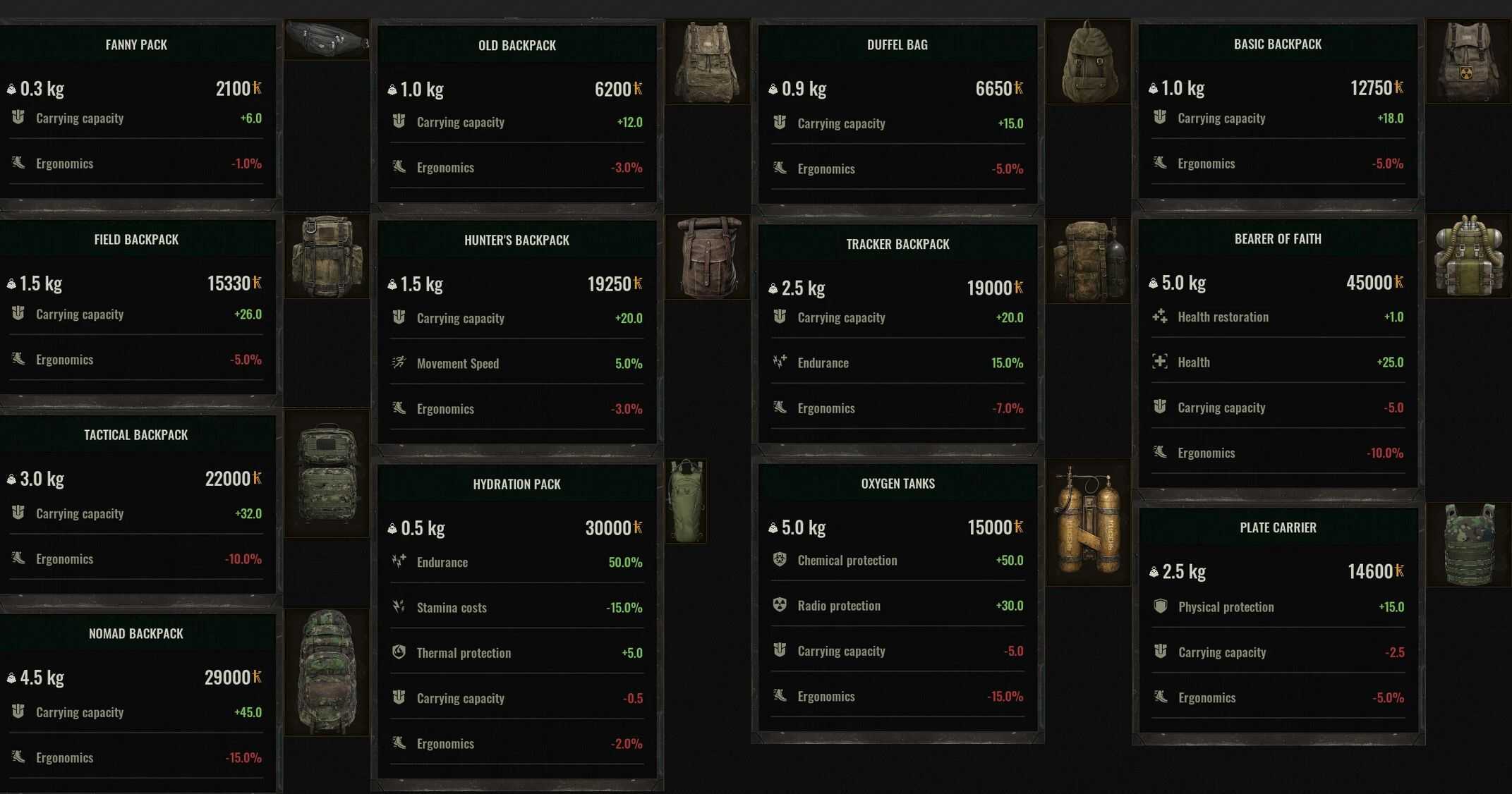Select the Hydration Pack info card
Image resolution: width=1512 pixels, height=794 pixels.
[517, 621]
